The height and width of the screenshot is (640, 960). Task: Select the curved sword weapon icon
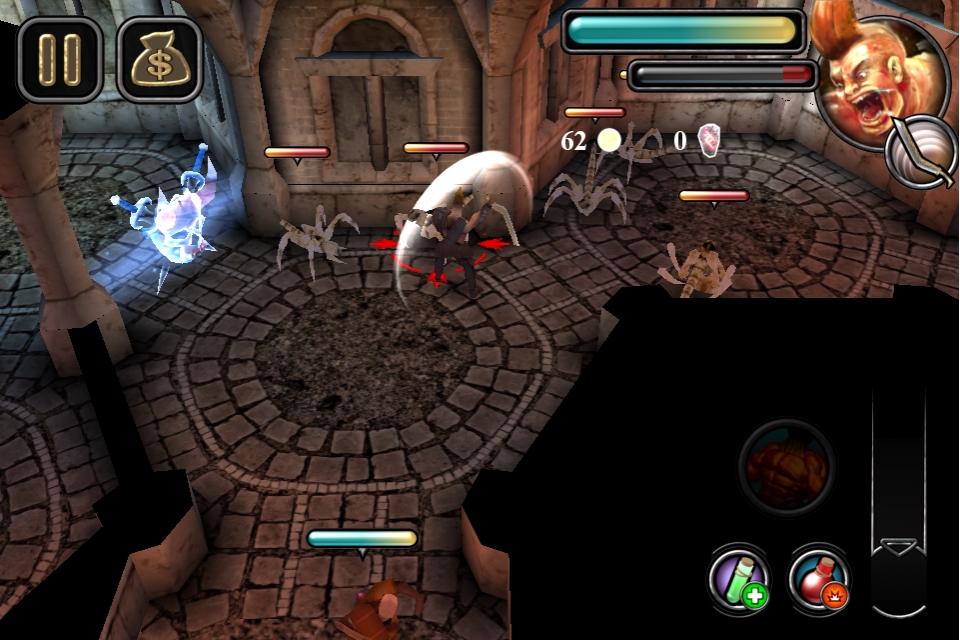(x=922, y=153)
